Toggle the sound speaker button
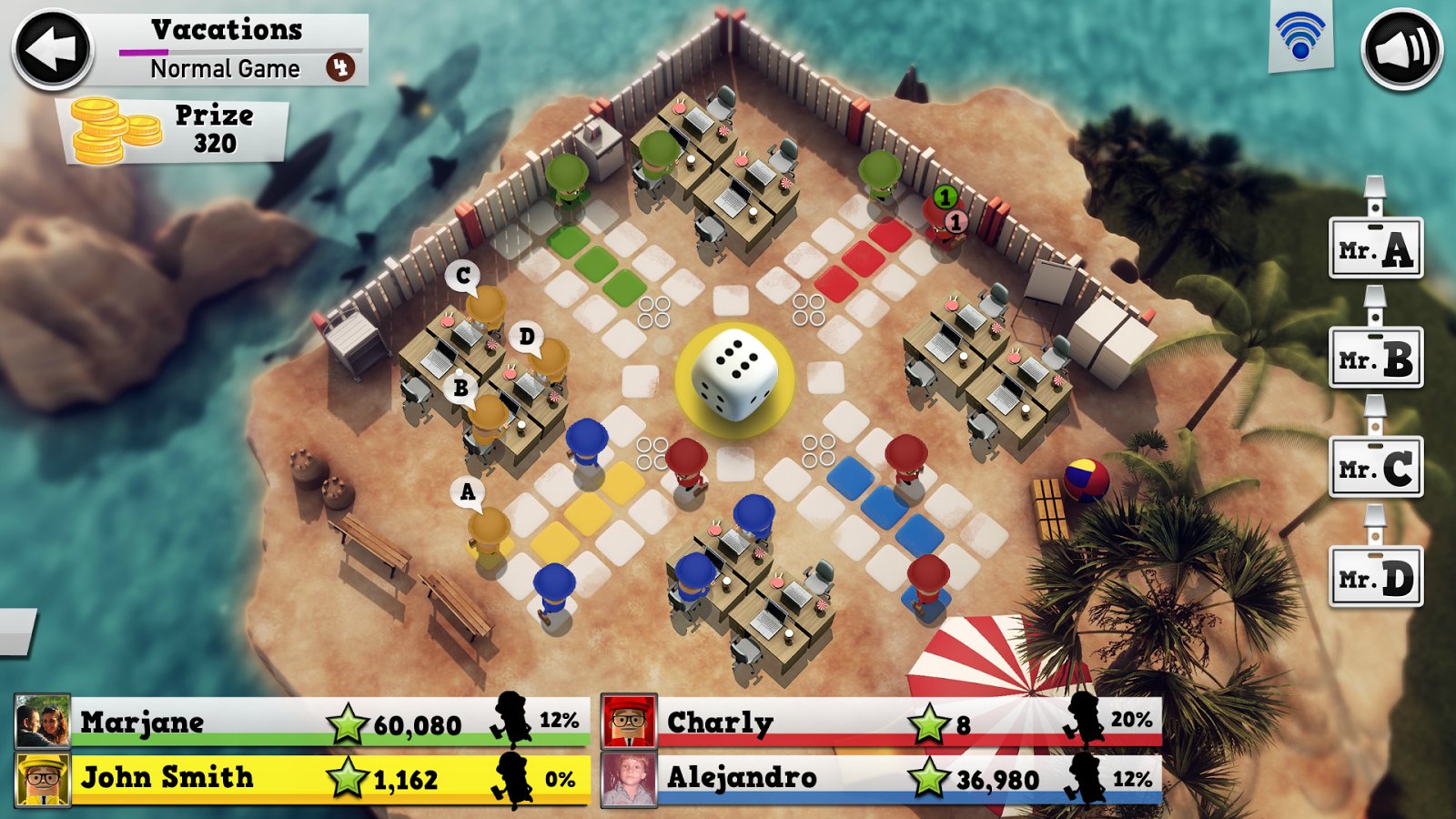The width and height of the screenshot is (1456, 819). tap(1401, 49)
